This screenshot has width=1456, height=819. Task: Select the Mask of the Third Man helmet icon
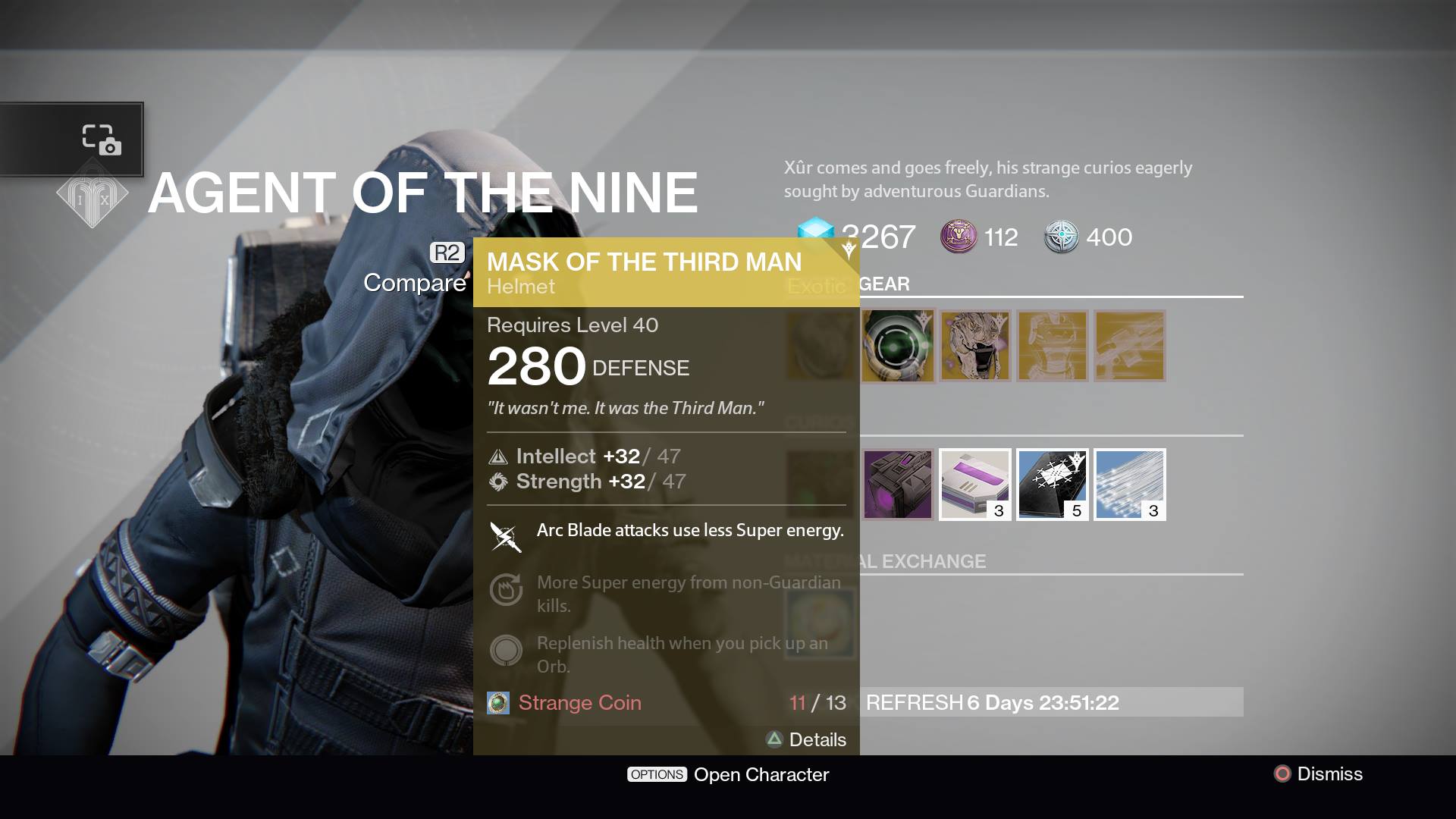pos(899,347)
